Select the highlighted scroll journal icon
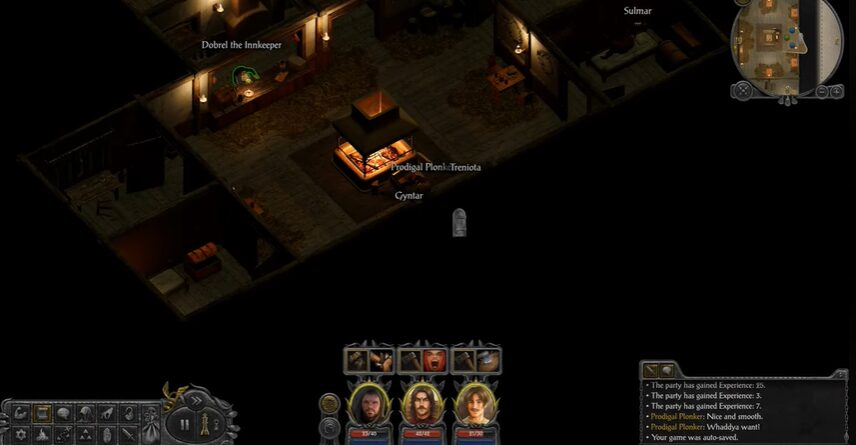This screenshot has height=445, width=856. [x=43, y=413]
